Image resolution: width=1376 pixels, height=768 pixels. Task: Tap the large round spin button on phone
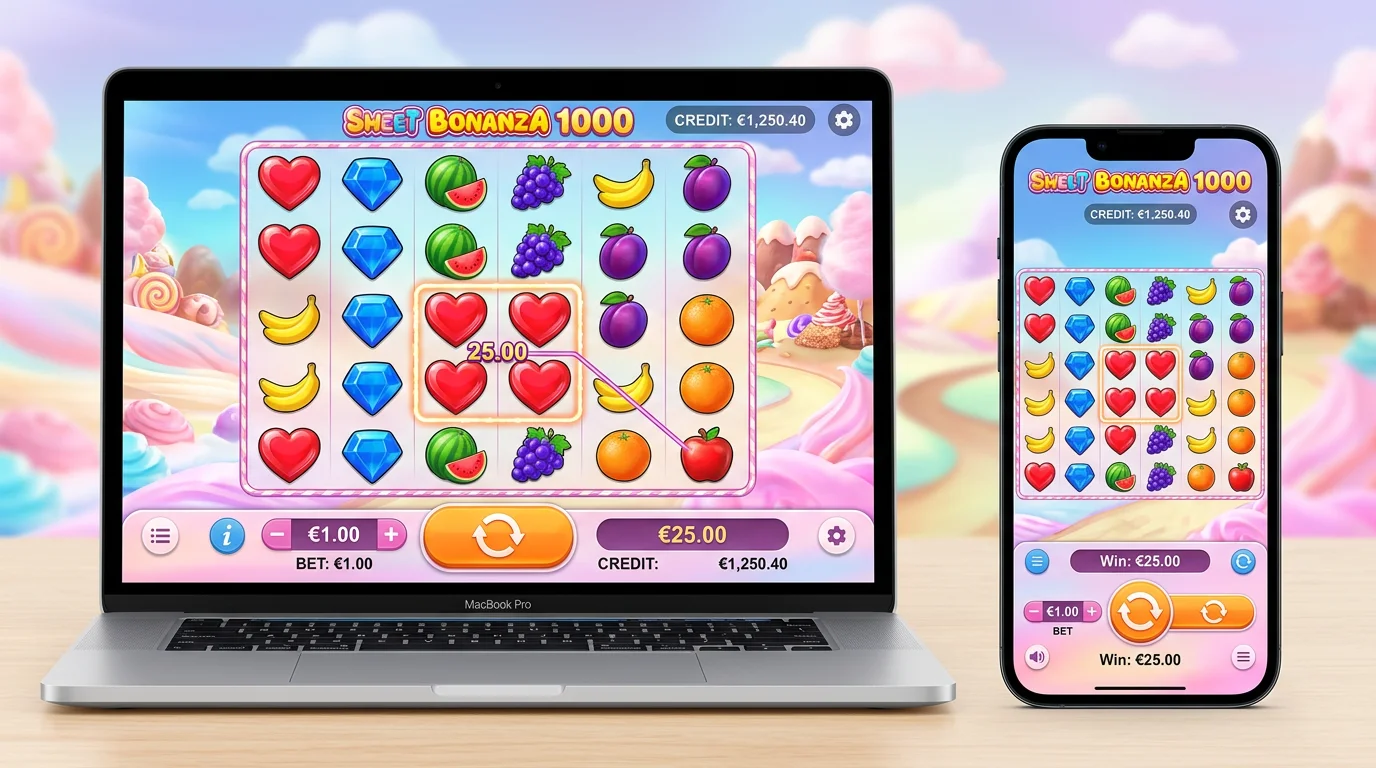pyautogui.click(x=1140, y=611)
